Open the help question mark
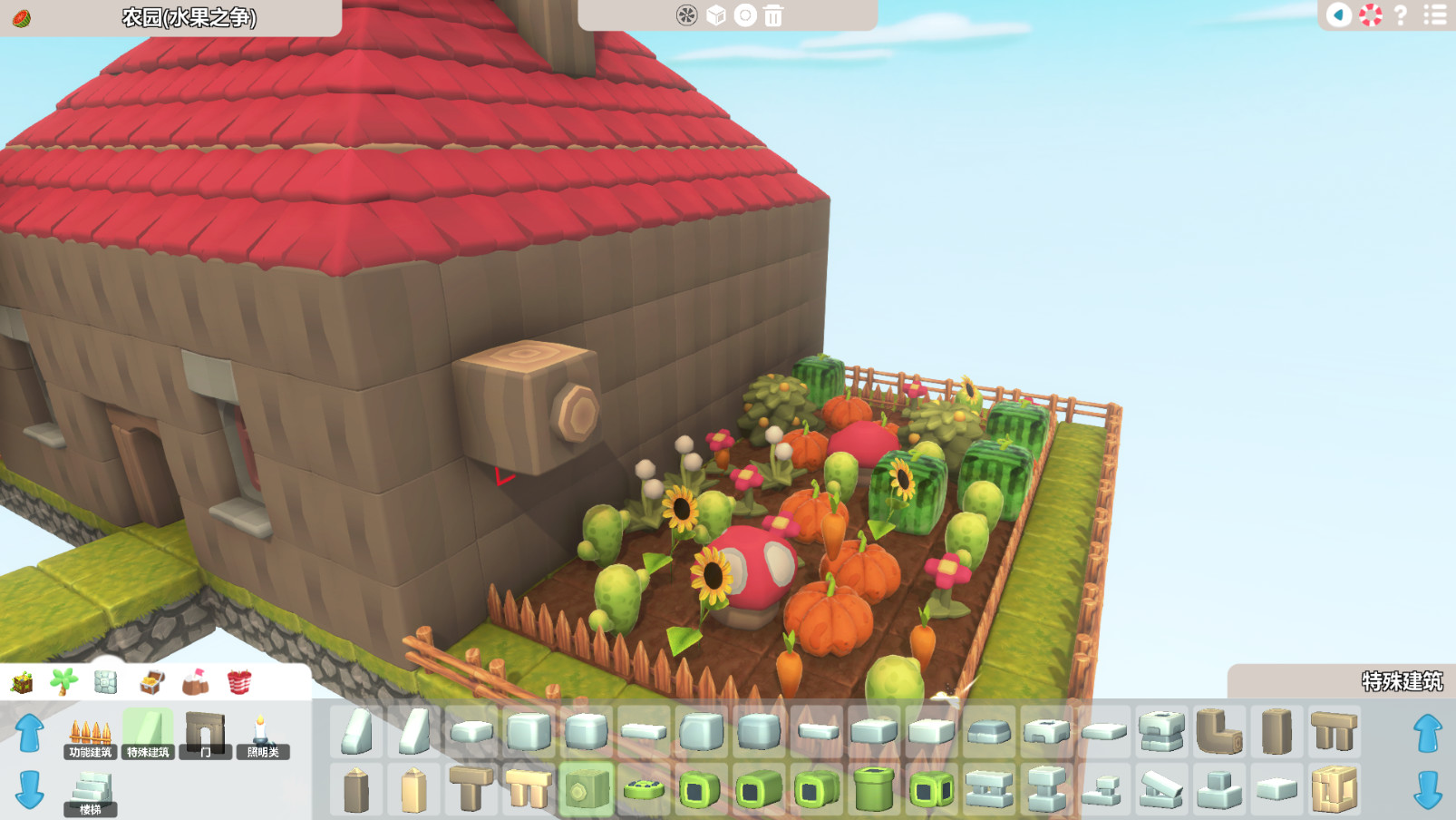 [x=1401, y=15]
